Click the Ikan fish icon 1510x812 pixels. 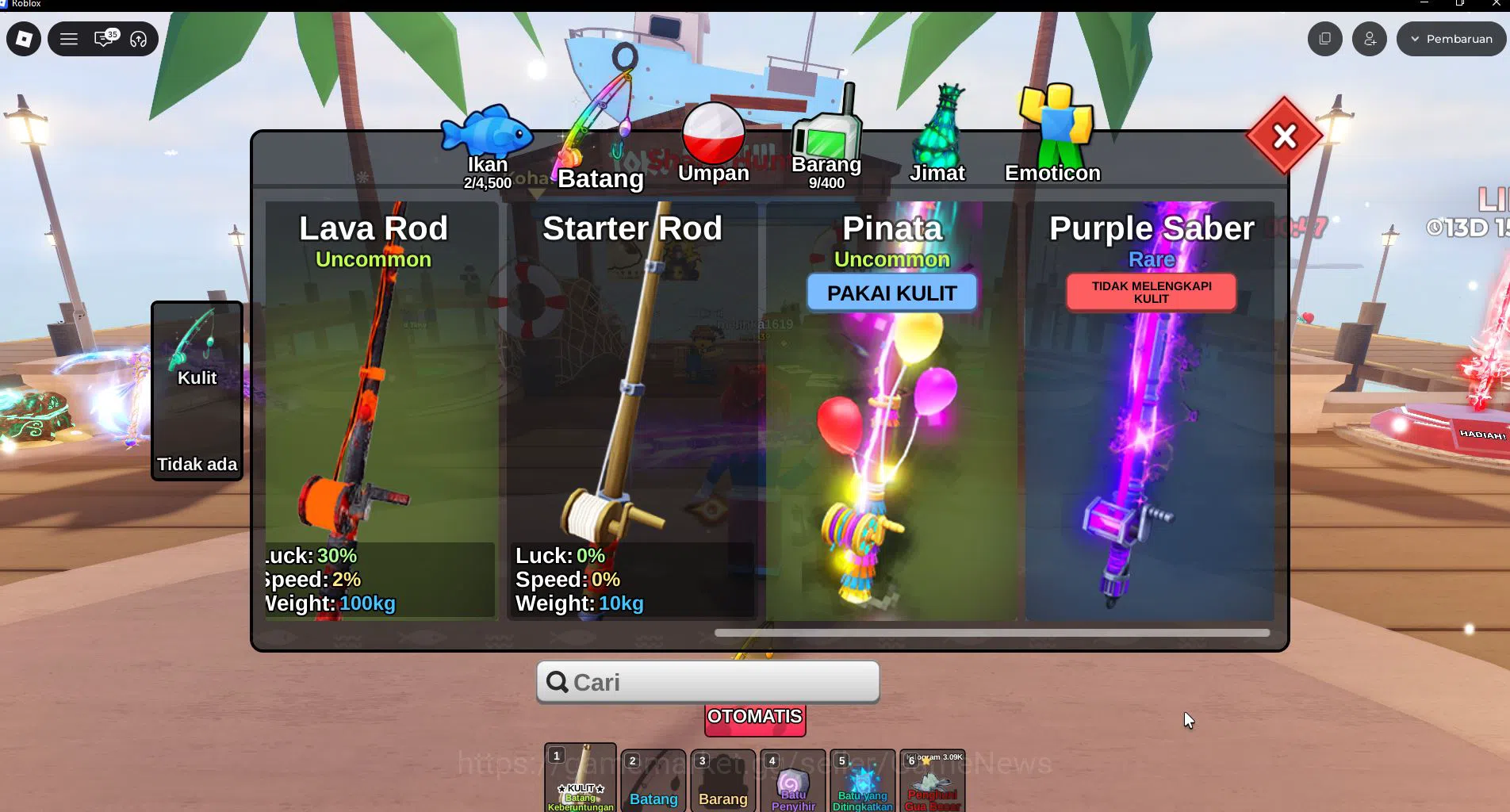pyautogui.click(x=487, y=136)
